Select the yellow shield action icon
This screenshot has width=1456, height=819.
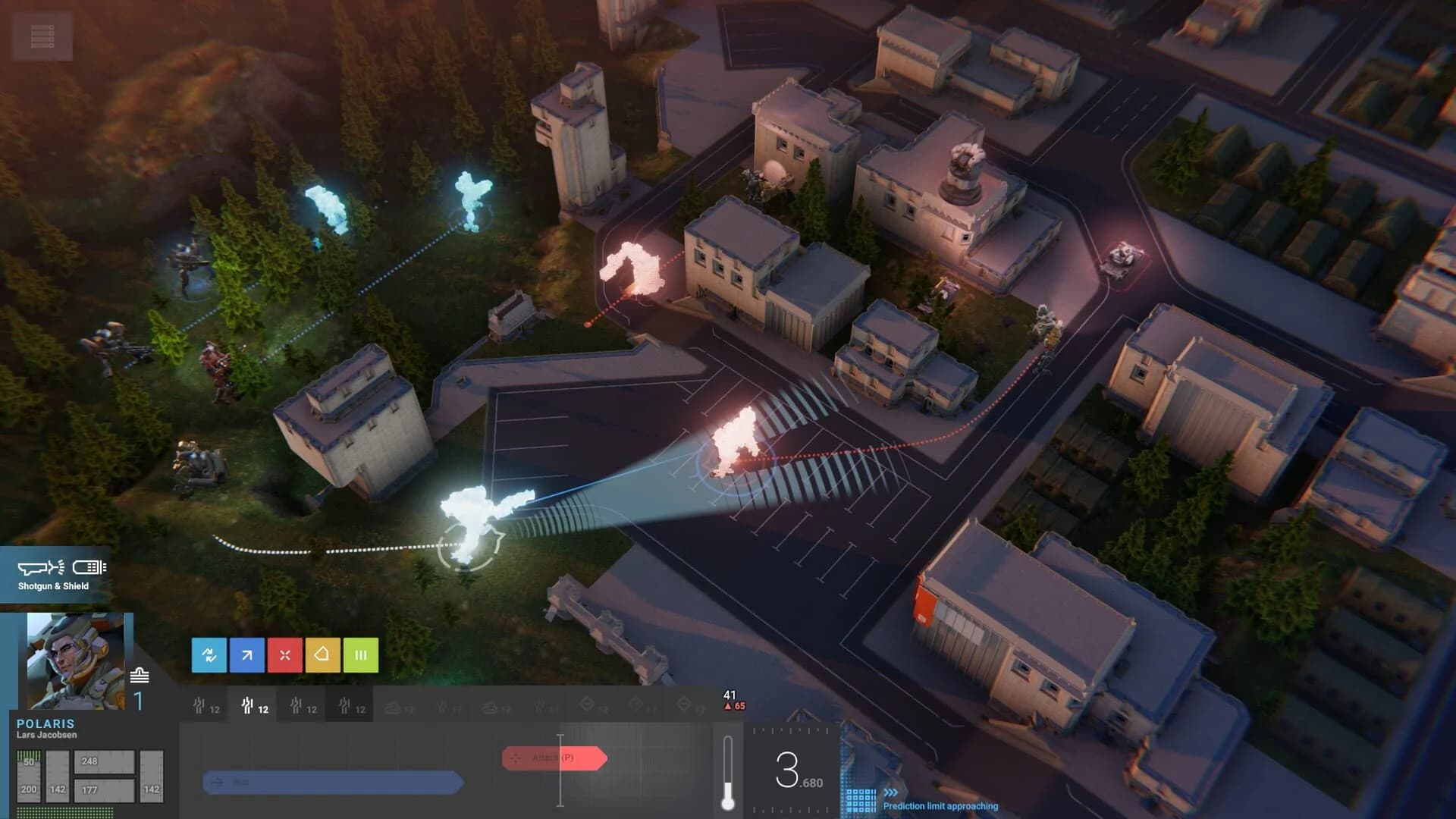(322, 655)
